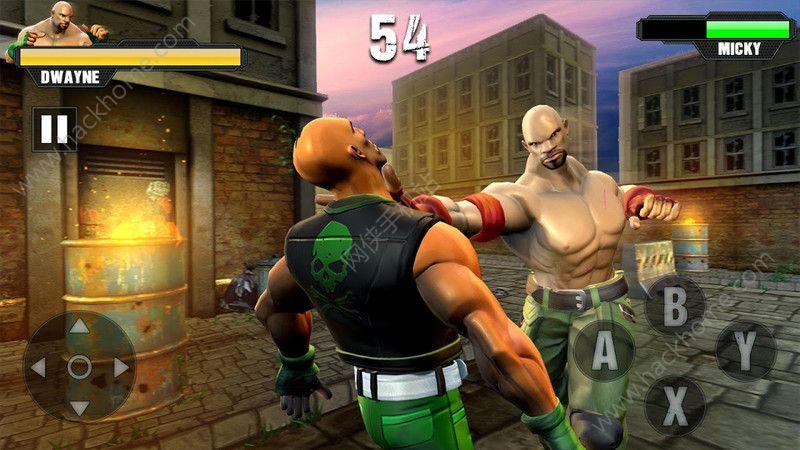Move left with the d-pad left arrow
Screen dimensions: 800x450
pyautogui.click(x=38, y=368)
